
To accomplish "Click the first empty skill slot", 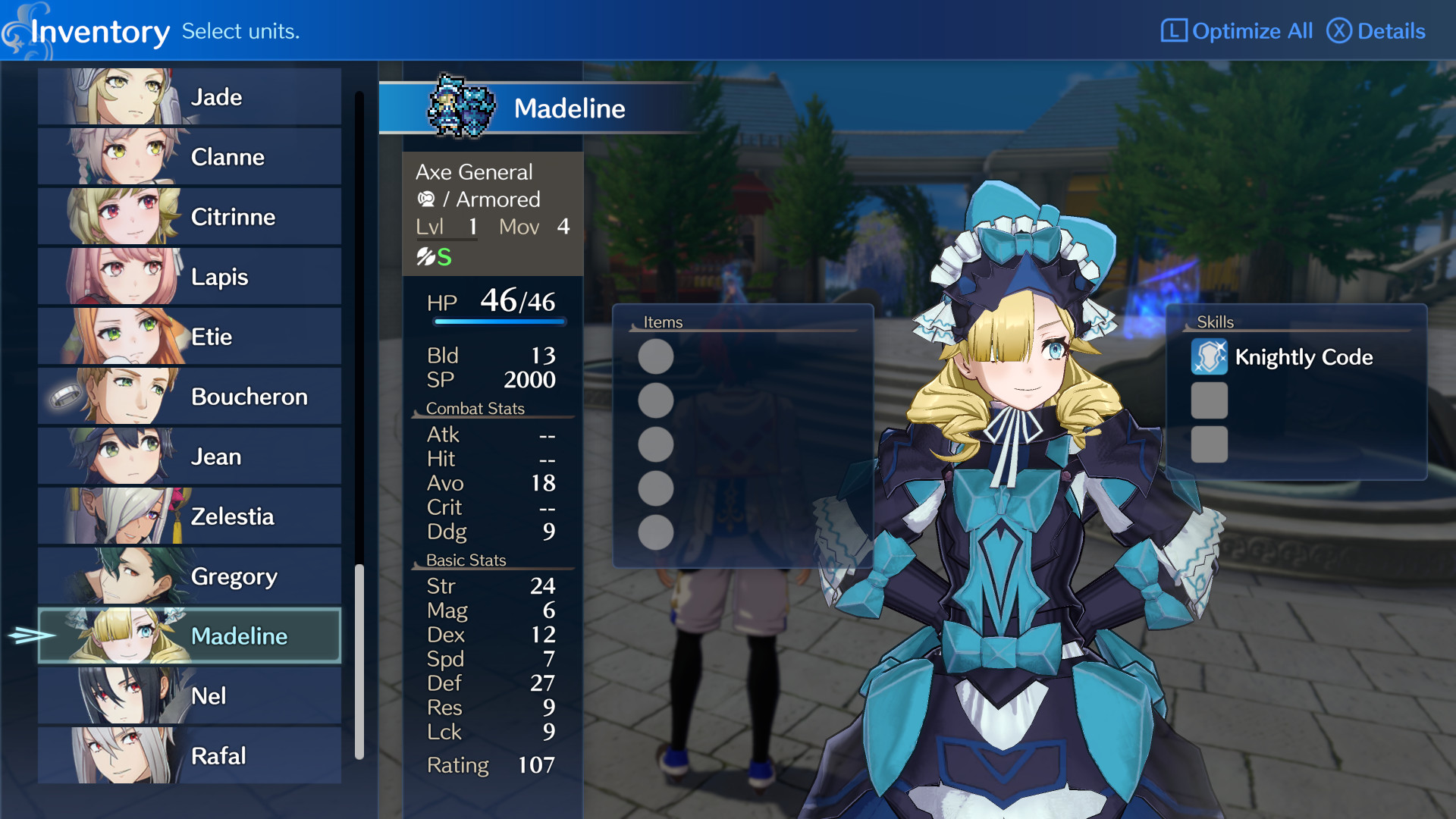I will click(x=1209, y=401).
